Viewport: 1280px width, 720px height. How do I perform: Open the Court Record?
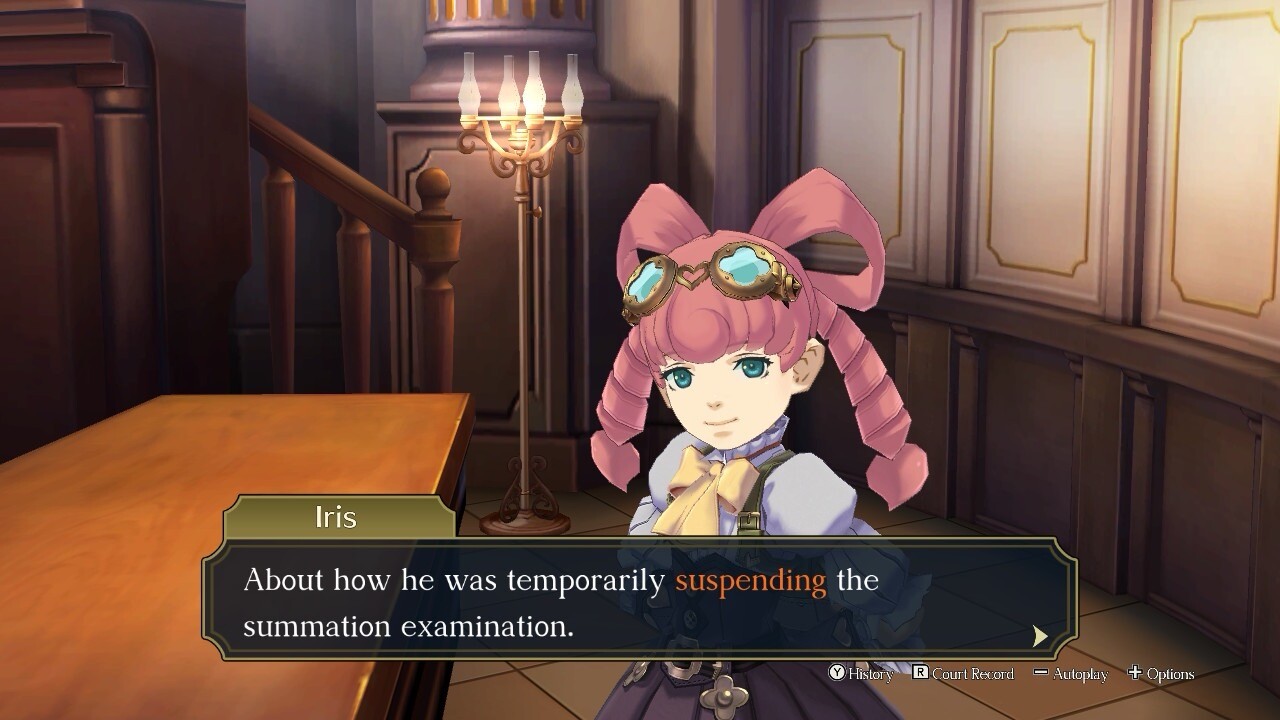point(962,674)
